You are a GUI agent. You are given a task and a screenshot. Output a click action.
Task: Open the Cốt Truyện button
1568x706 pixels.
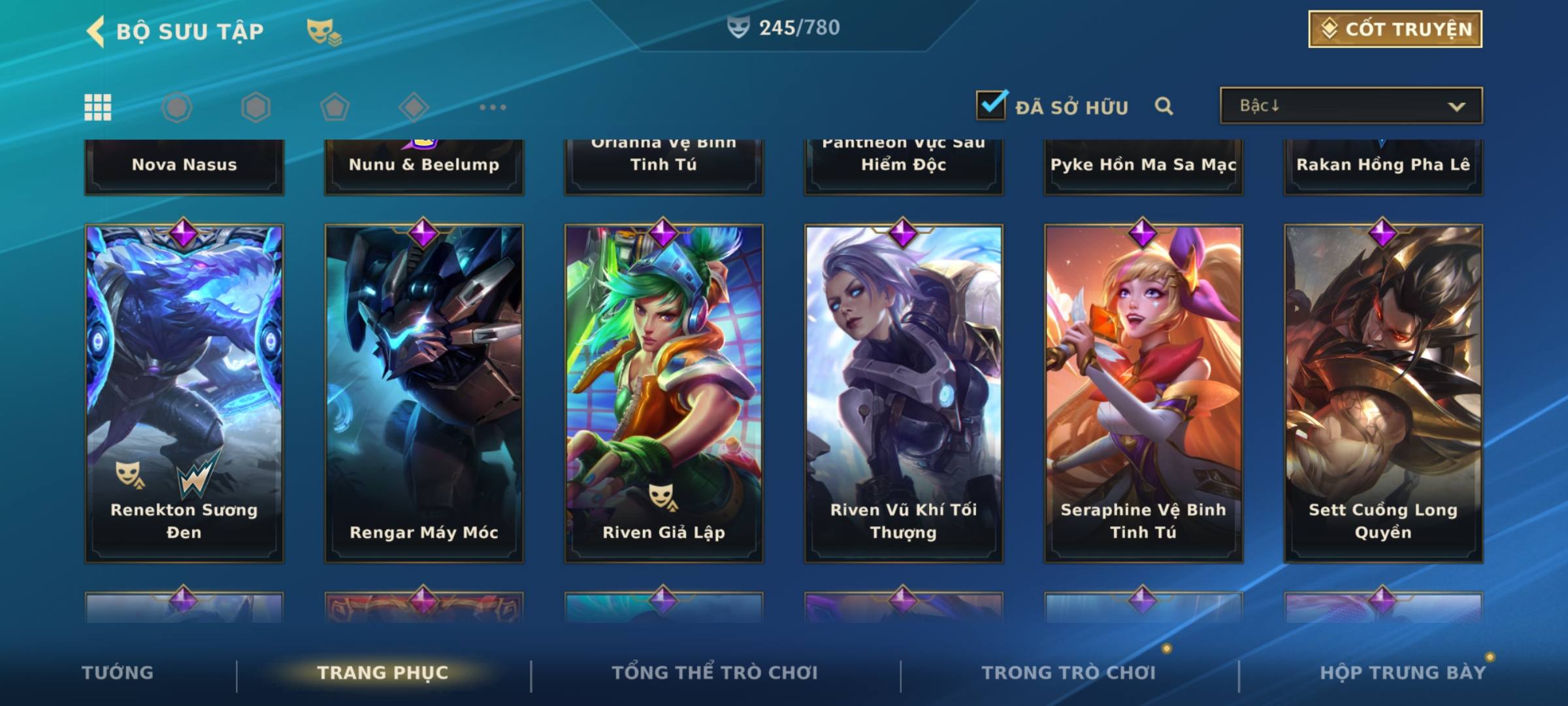[1394, 29]
